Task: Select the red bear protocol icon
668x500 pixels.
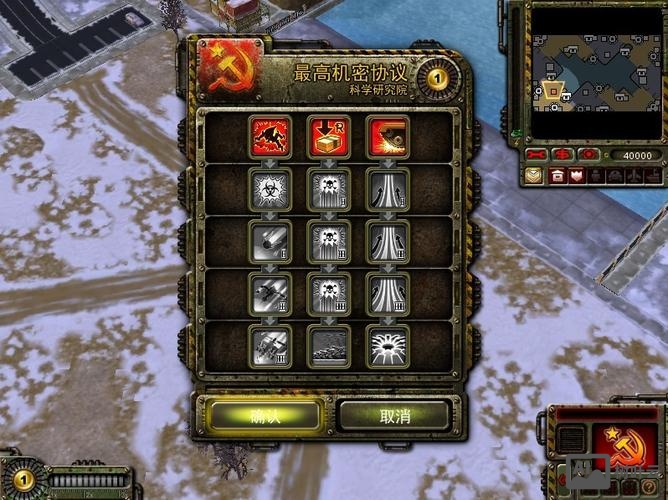Action: pyautogui.click(x=271, y=135)
